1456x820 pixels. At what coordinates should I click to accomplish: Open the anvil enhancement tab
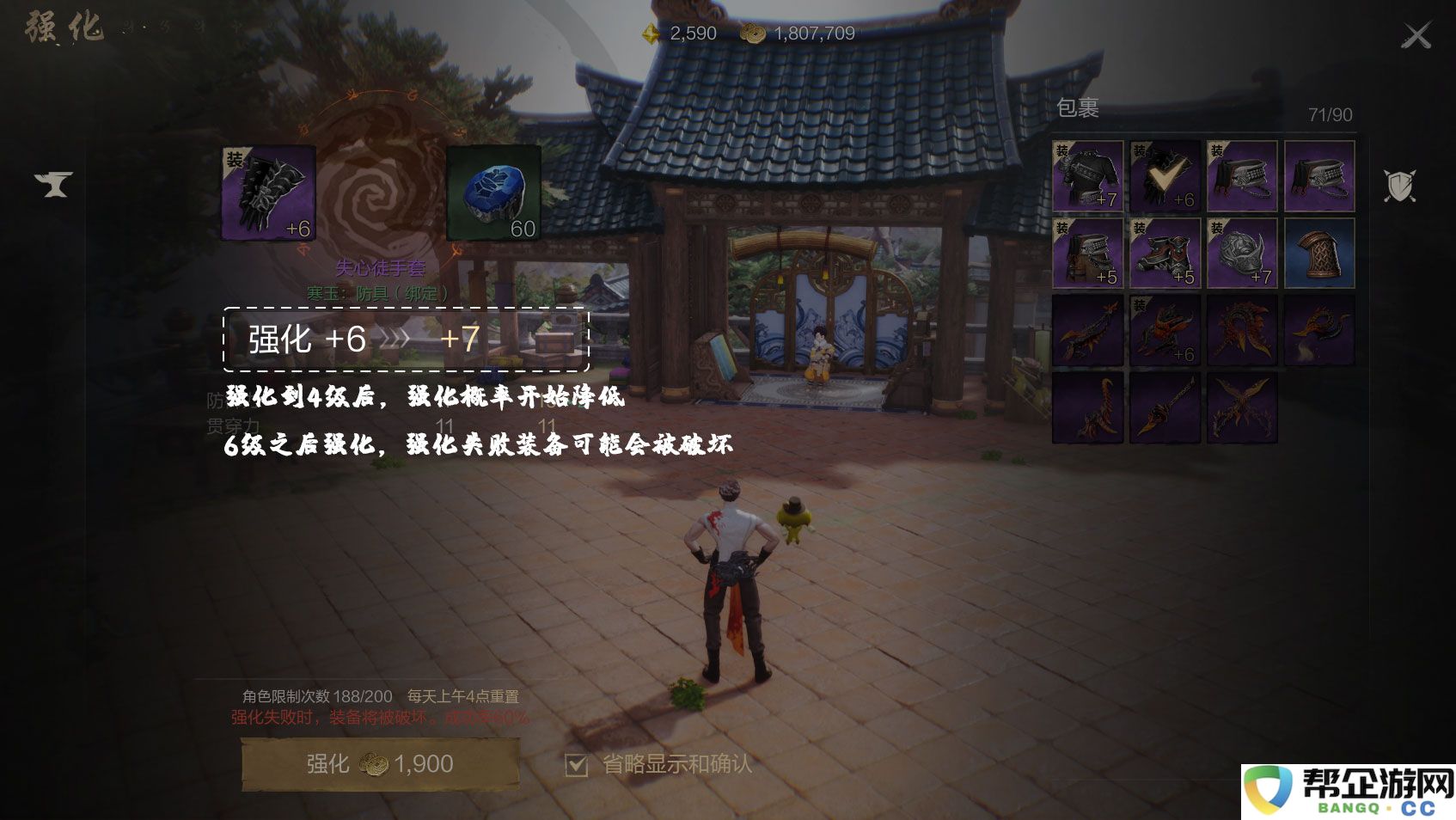click(x=54, y=184)
